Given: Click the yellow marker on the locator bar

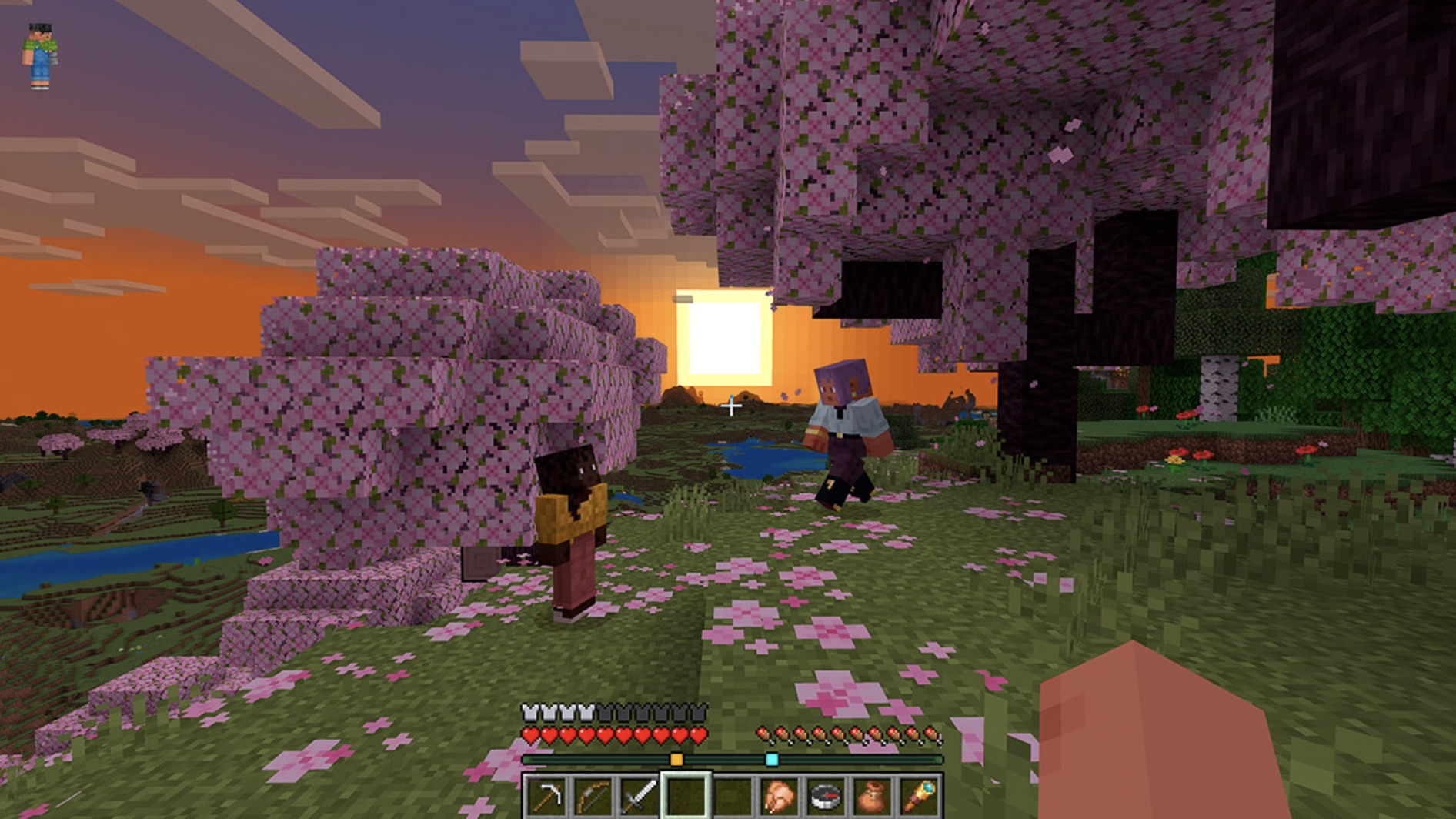Looking at the screenshot, I should coord(676,760).
